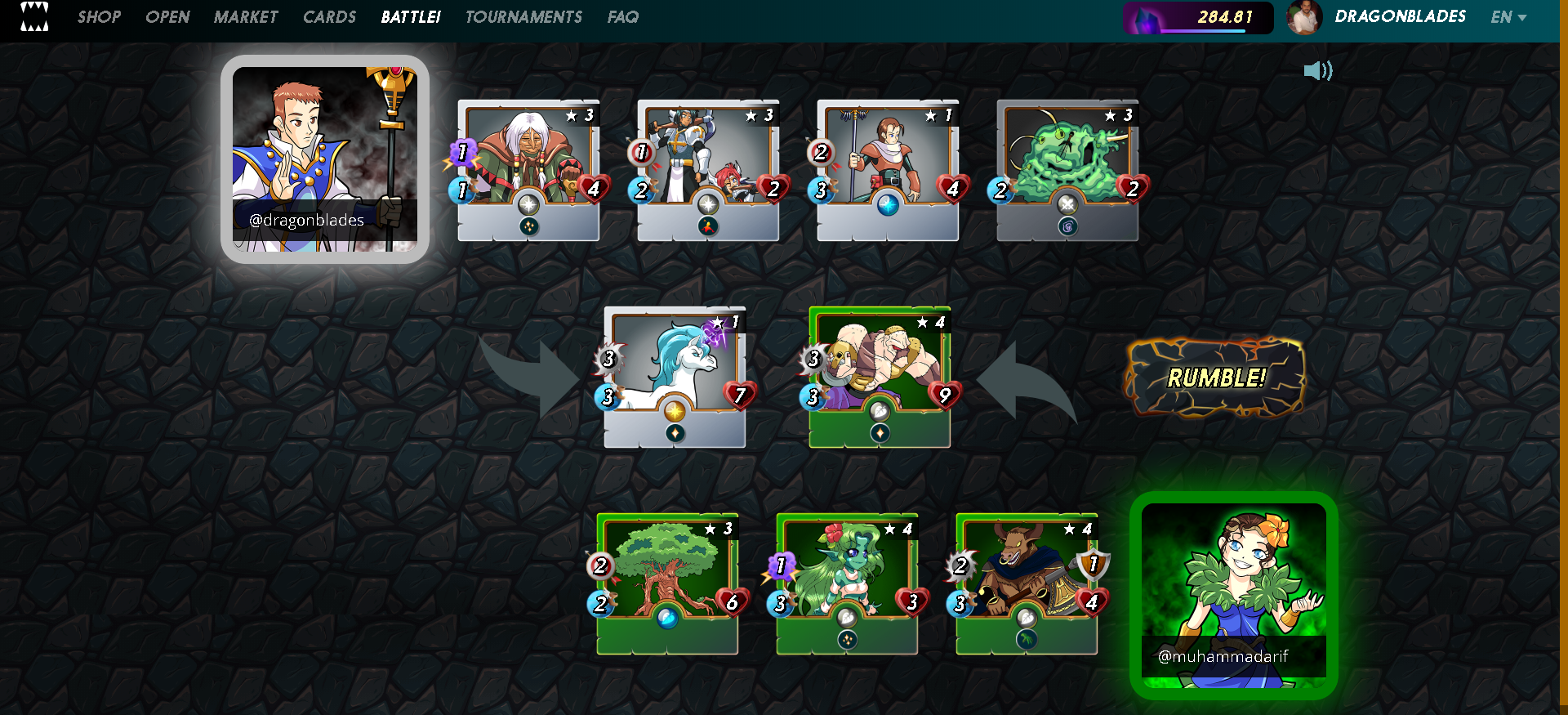
Task: Select the @dragonblades summoner portrait
Action: click(325, 159)
